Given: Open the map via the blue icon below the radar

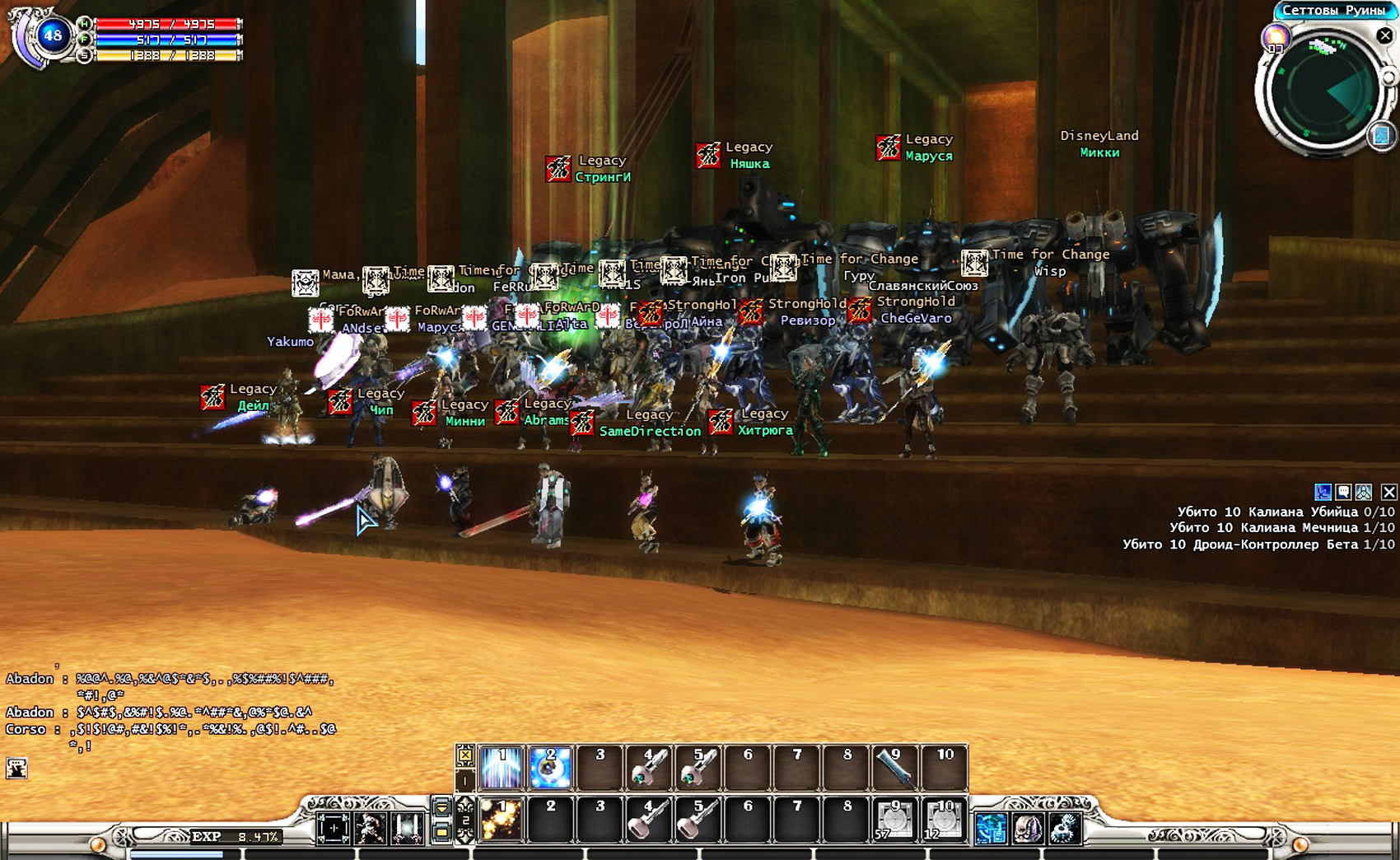Looking at the screenshot, I should [1382, 135].
